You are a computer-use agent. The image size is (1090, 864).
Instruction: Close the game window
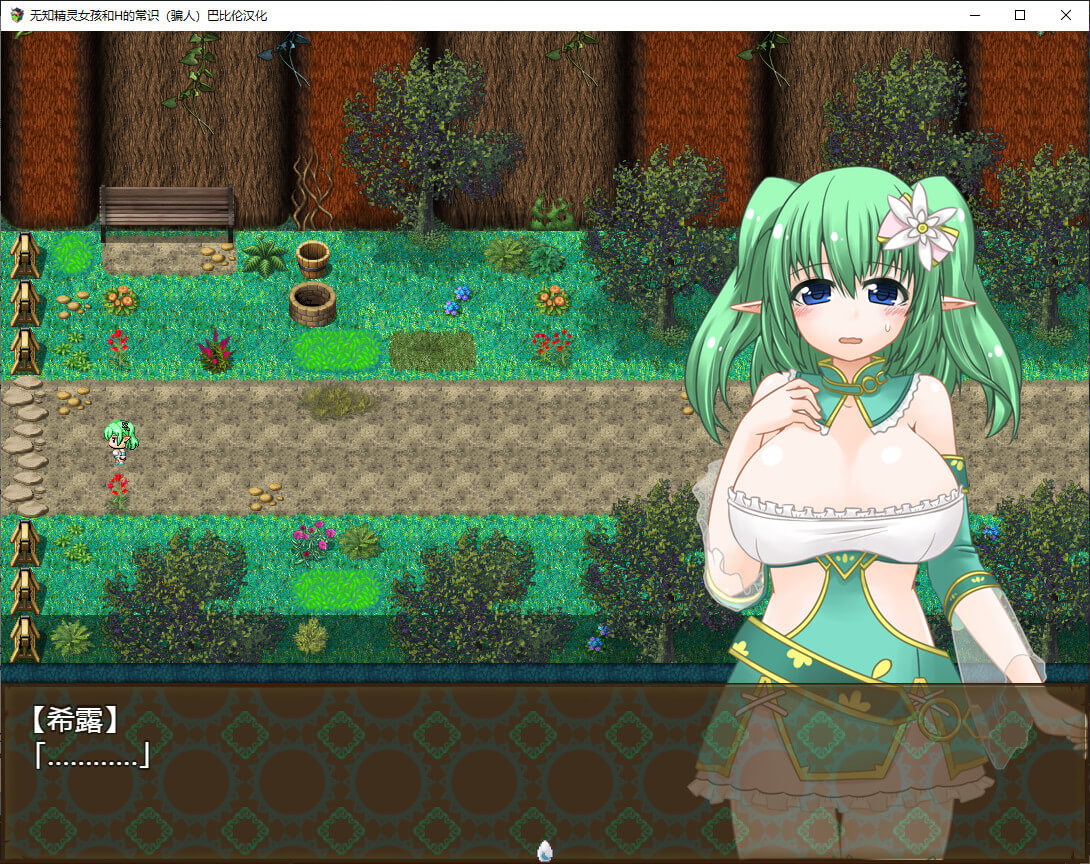pos(1066,15)
